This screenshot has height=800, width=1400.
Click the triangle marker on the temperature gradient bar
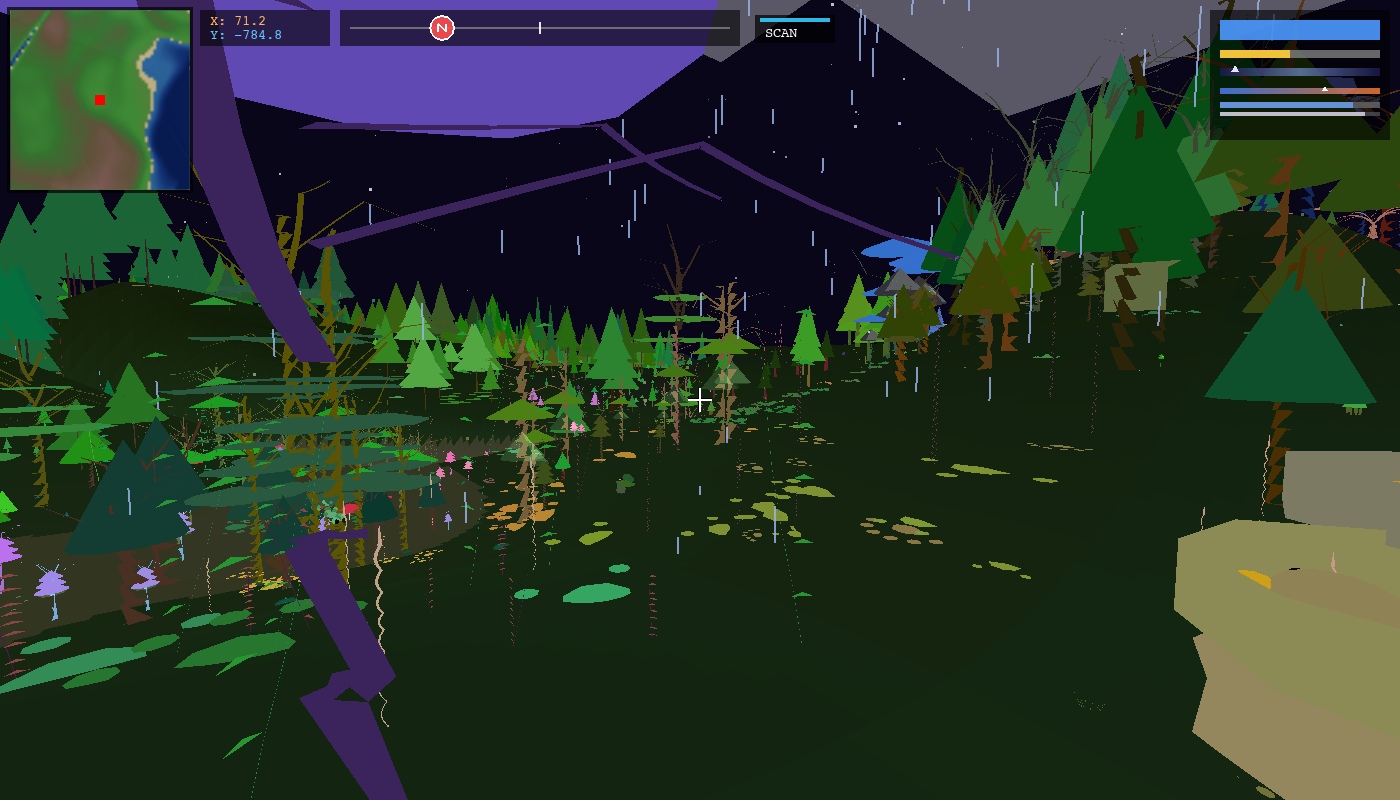[1327, 89]
